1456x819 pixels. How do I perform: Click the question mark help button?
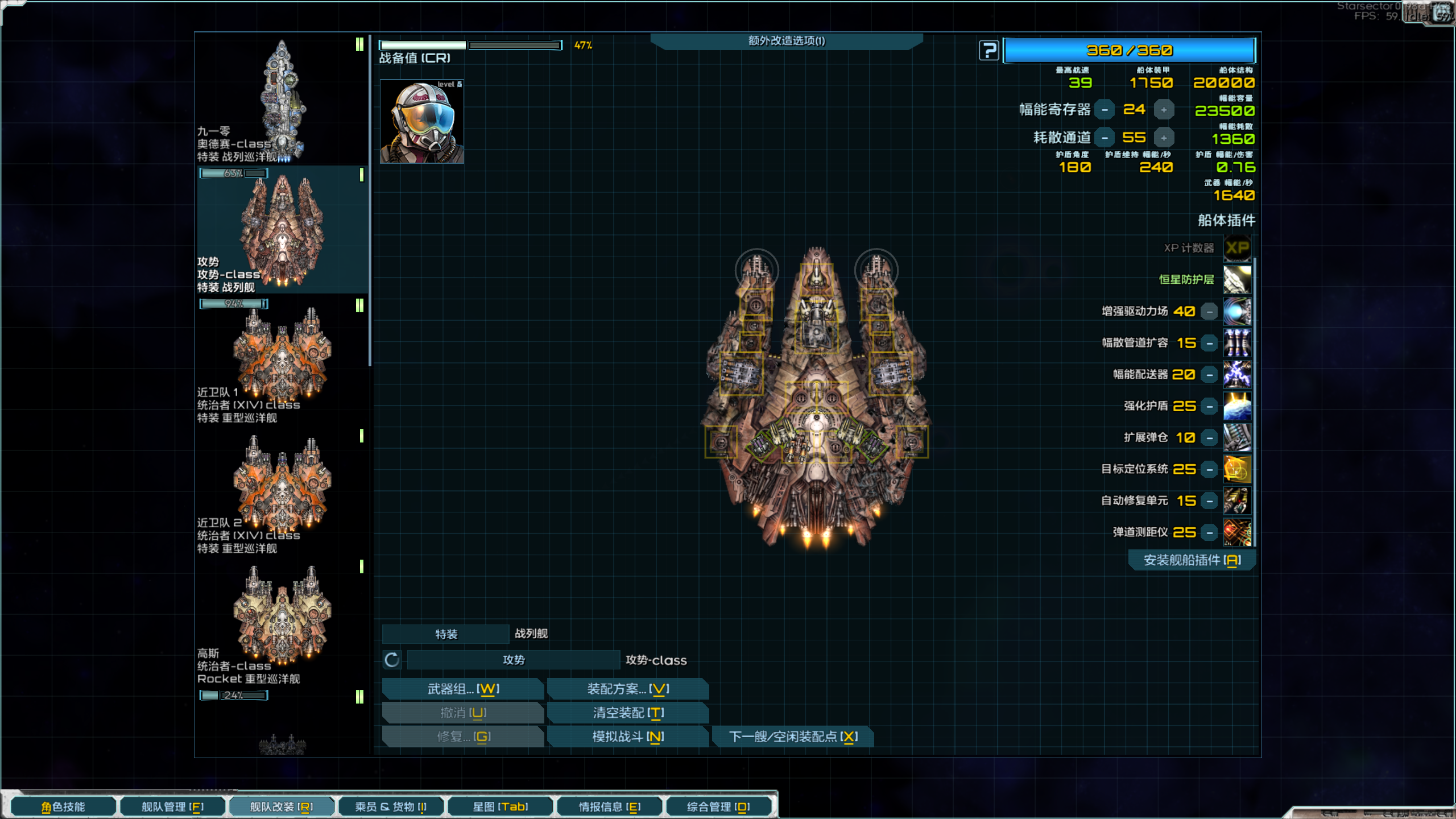989,51
